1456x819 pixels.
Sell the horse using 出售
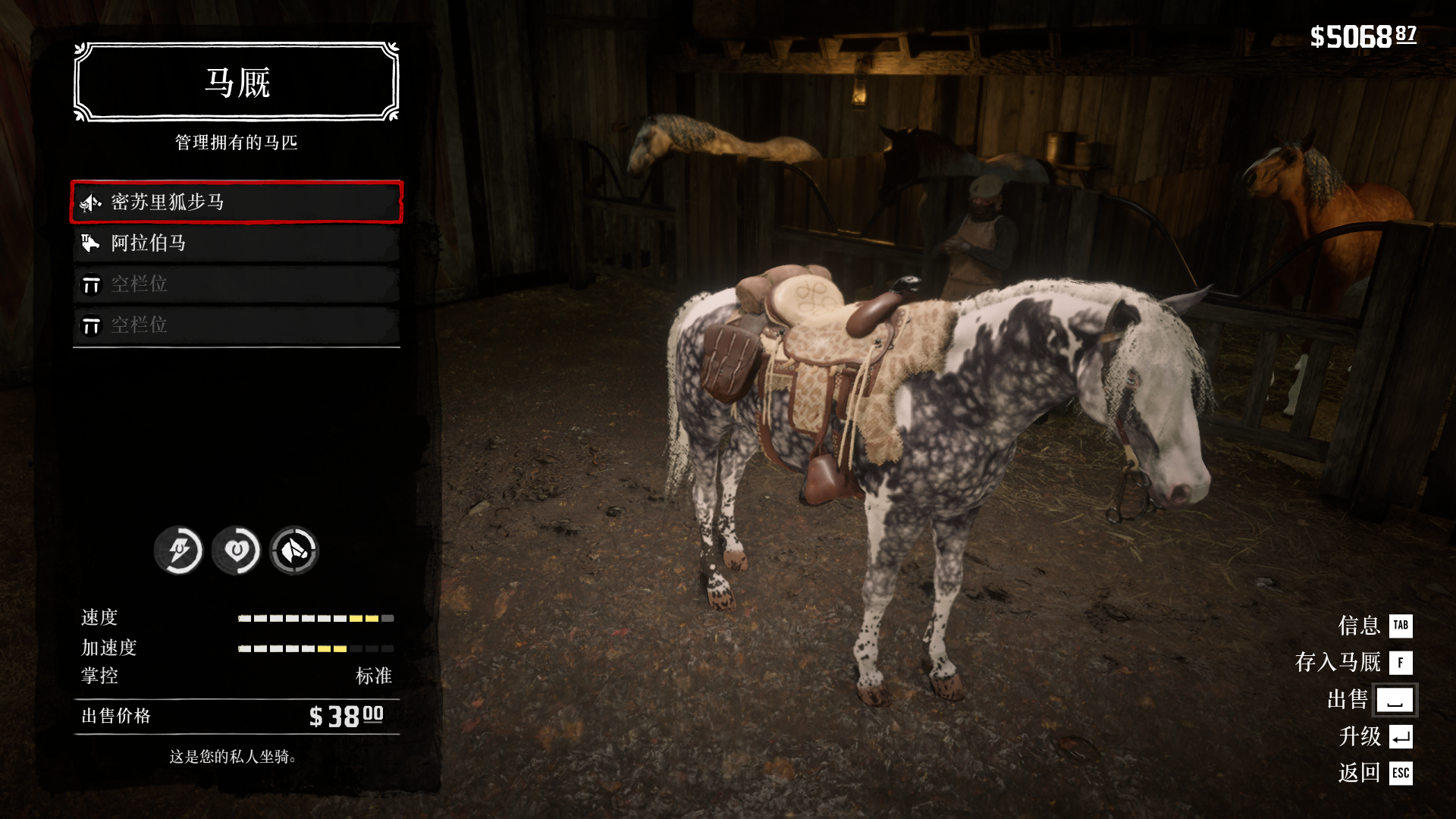coord(1370,699)
